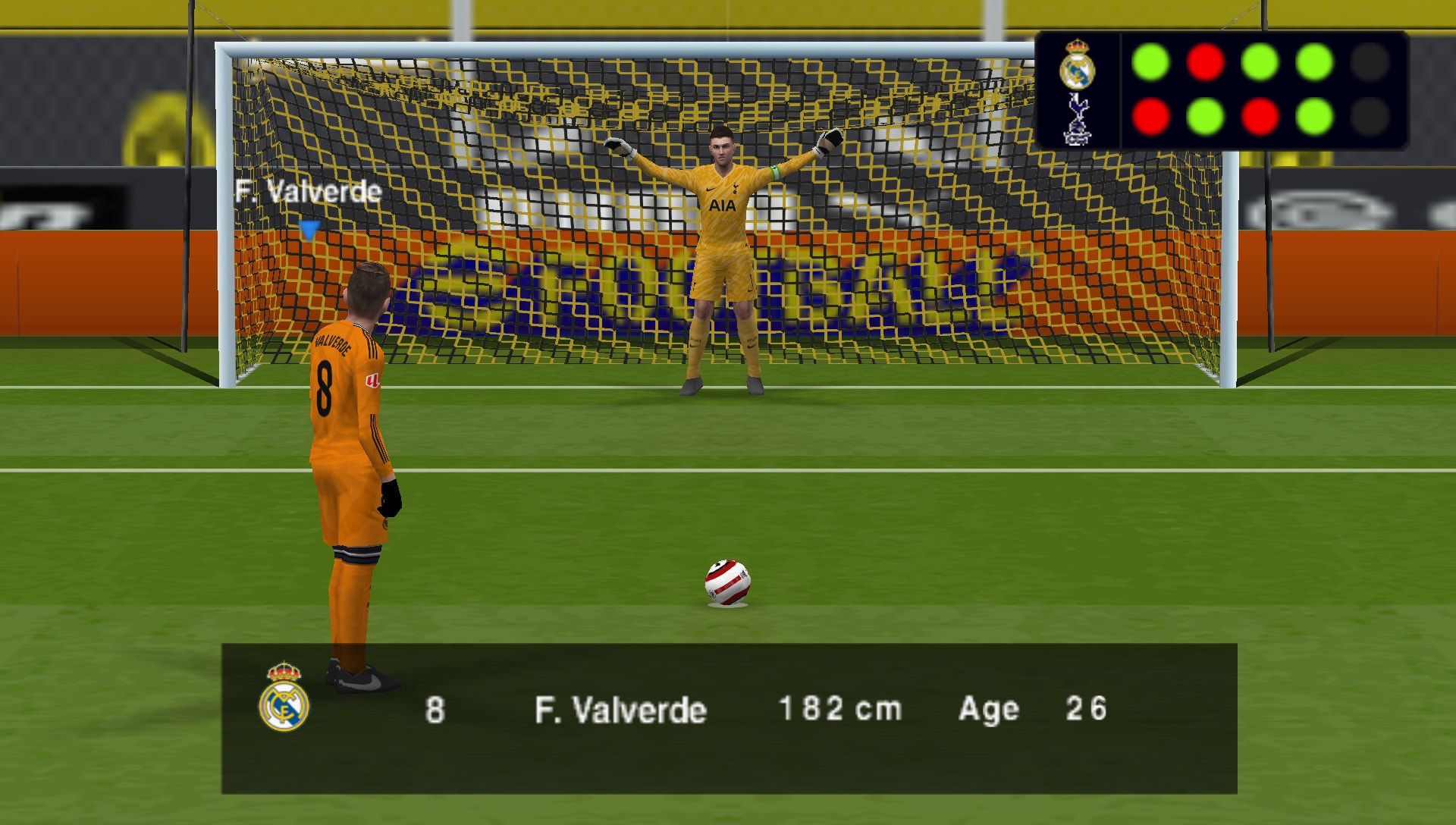Click the red and white ball on the penalty spot
1456x825 pixels.
(x=726, y=582)
